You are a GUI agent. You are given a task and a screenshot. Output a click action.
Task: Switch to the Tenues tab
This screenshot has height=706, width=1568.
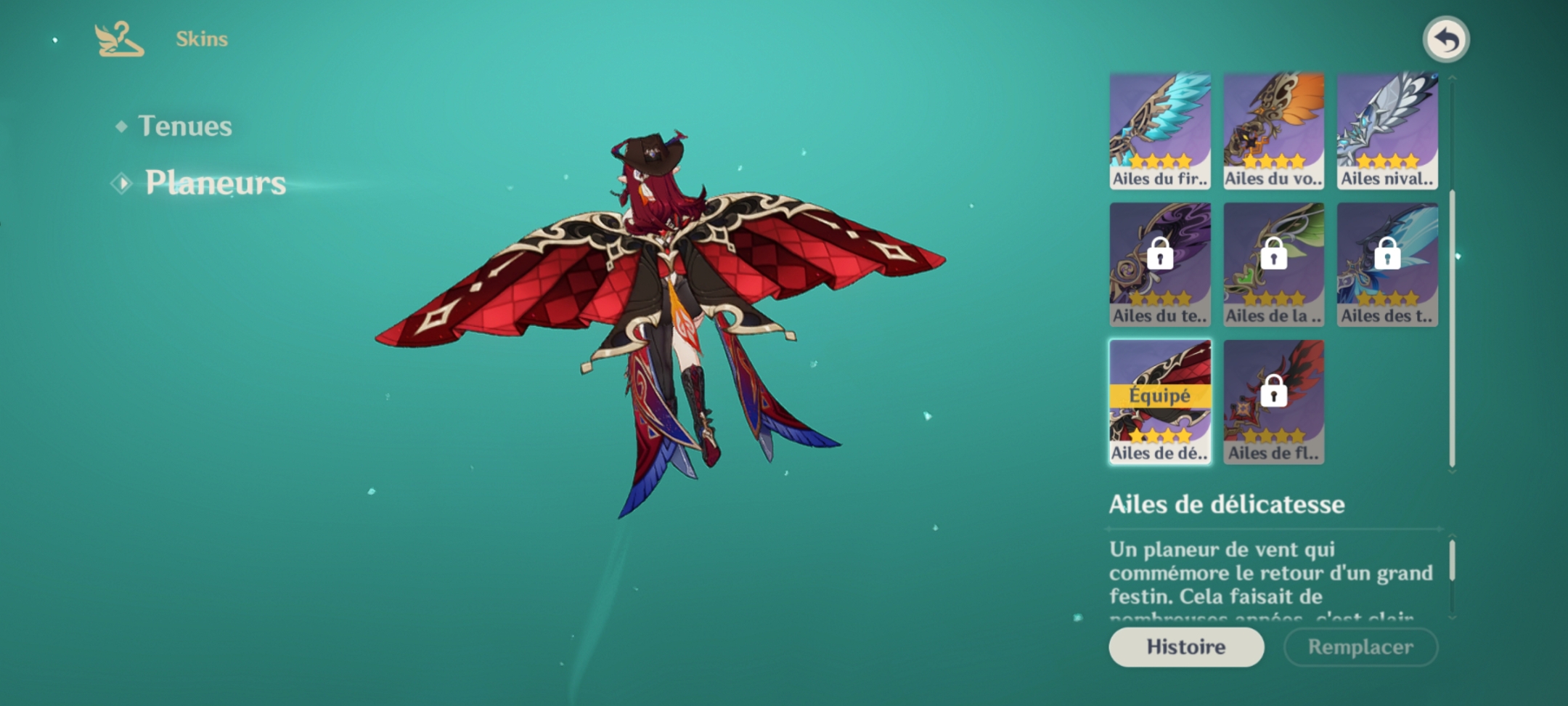coord(184,126)
